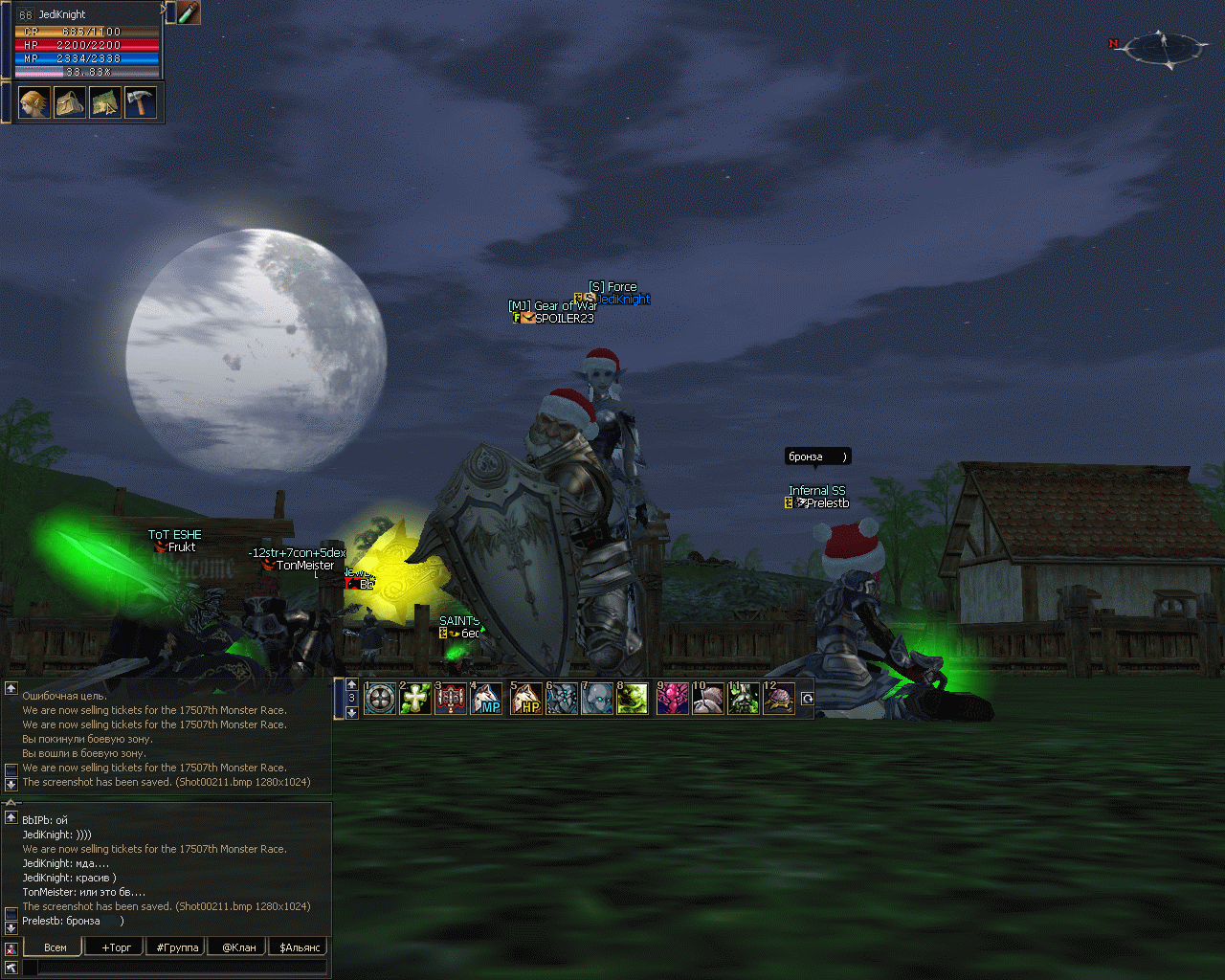Open the inventory bag icon
Screen dimensions: 1225x980
[69, 102]
